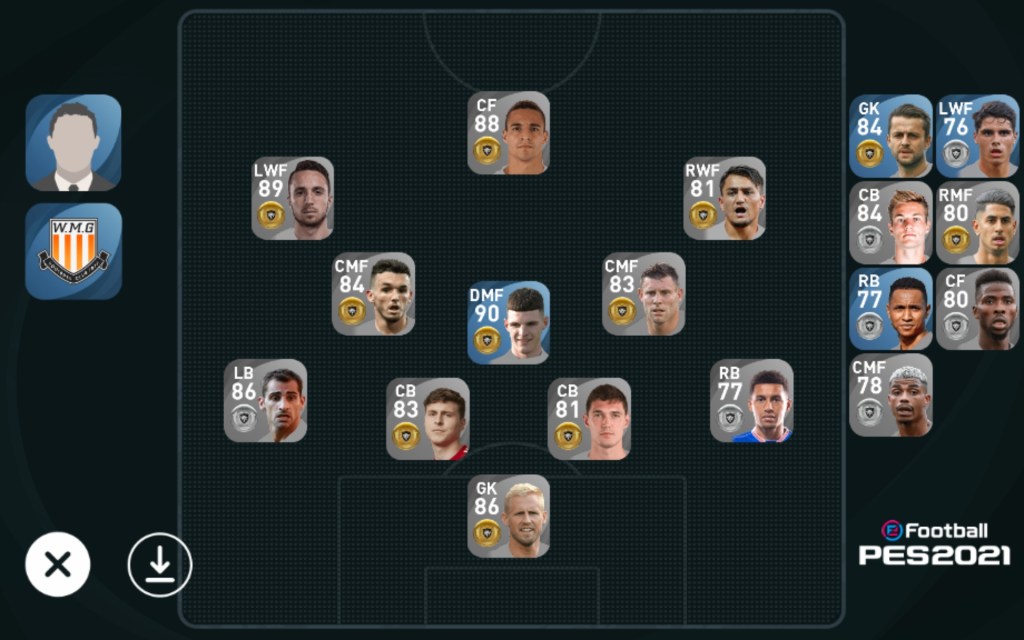Pick the CB 81 defender card
The height and width of the screenshot is (640, 1024).
589,418
